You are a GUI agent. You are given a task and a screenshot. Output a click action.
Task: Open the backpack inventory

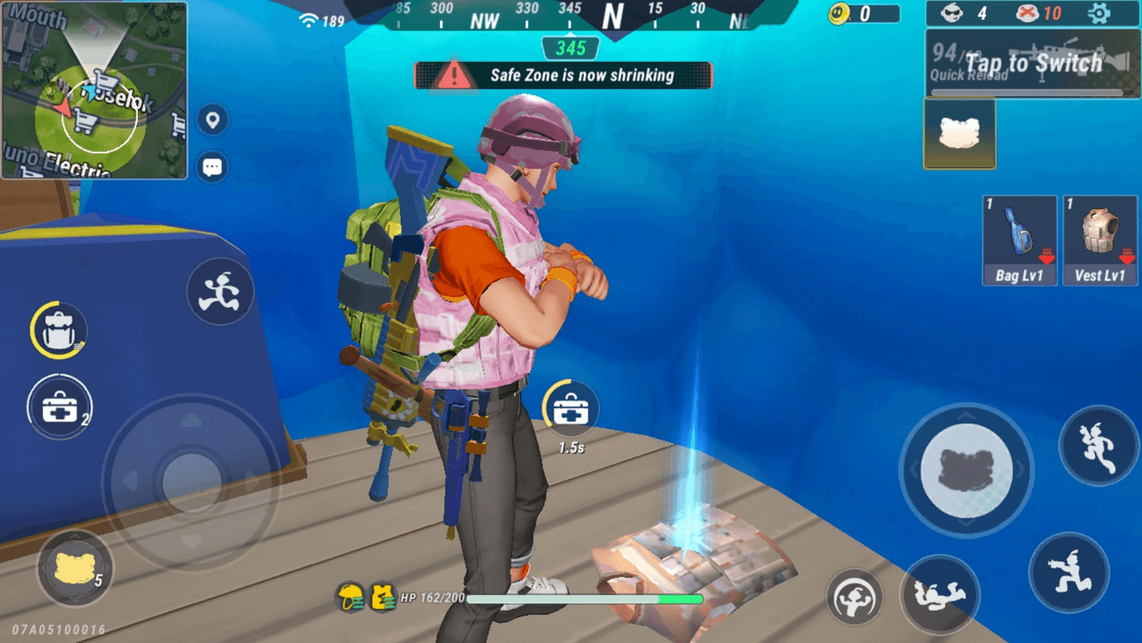click(x=59, y=330)
